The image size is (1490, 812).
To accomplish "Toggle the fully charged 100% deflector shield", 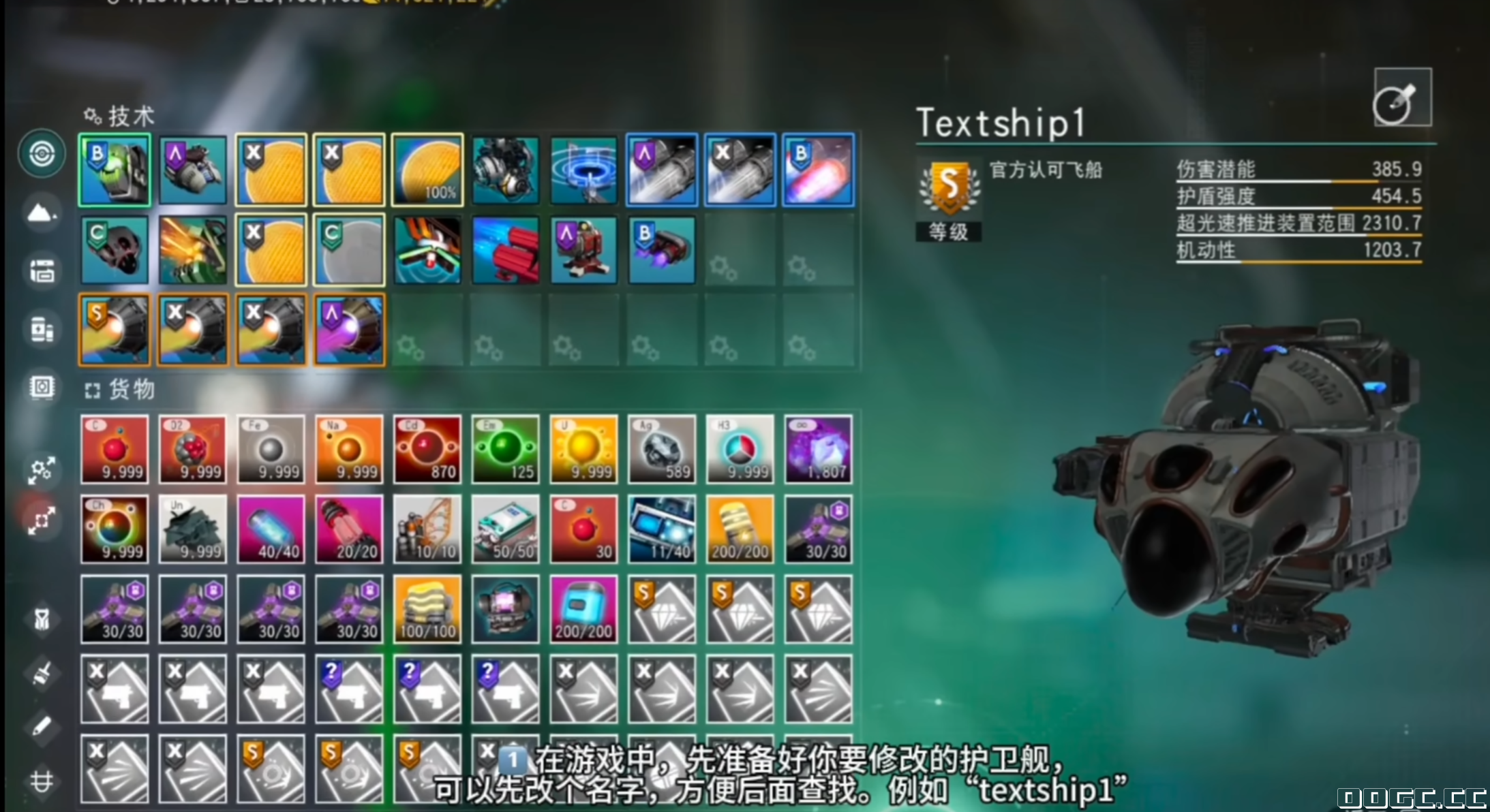I will pyautogui.click(x=427, y=170).
